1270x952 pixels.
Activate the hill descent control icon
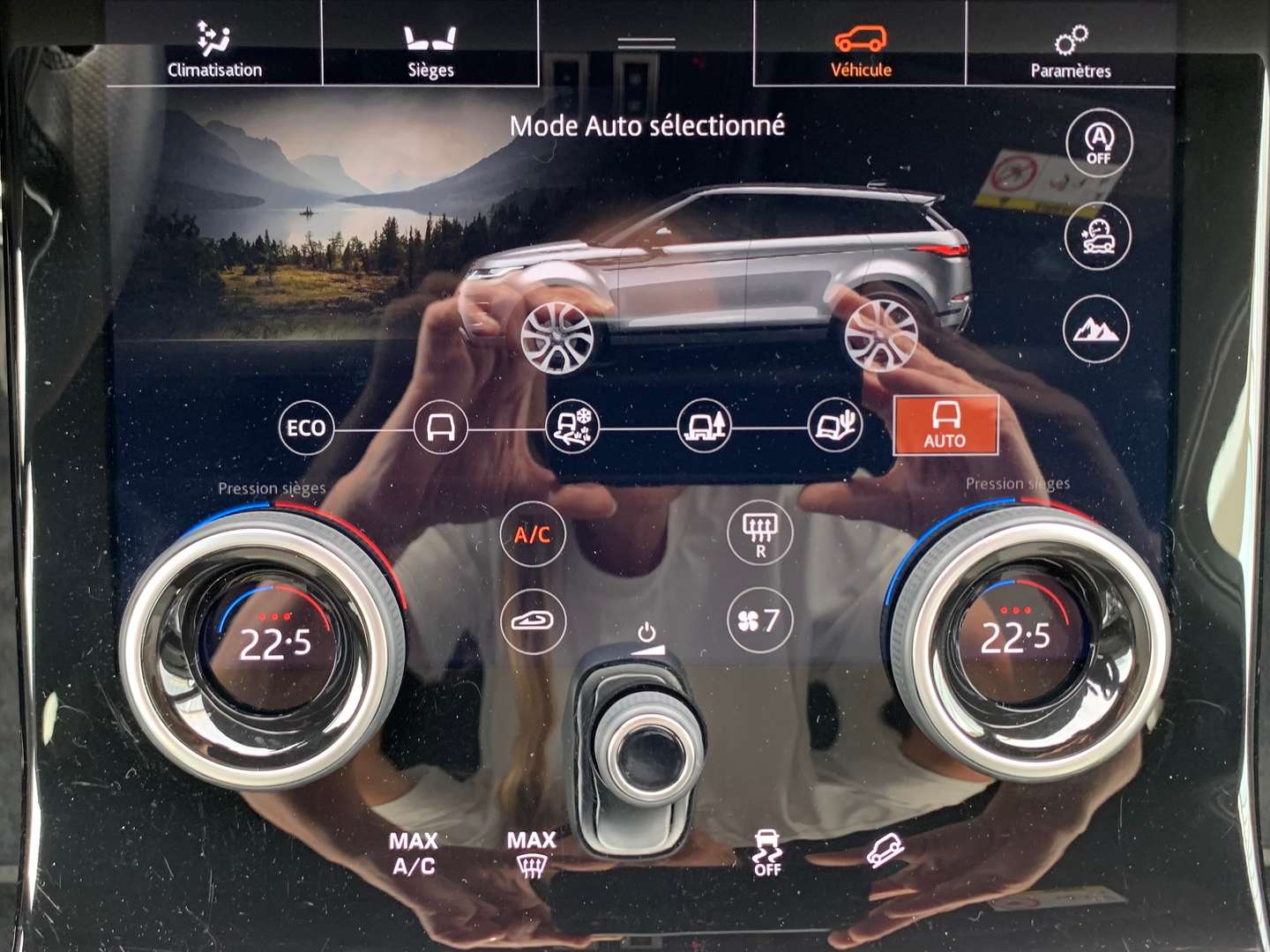click(x=885, y=851)
